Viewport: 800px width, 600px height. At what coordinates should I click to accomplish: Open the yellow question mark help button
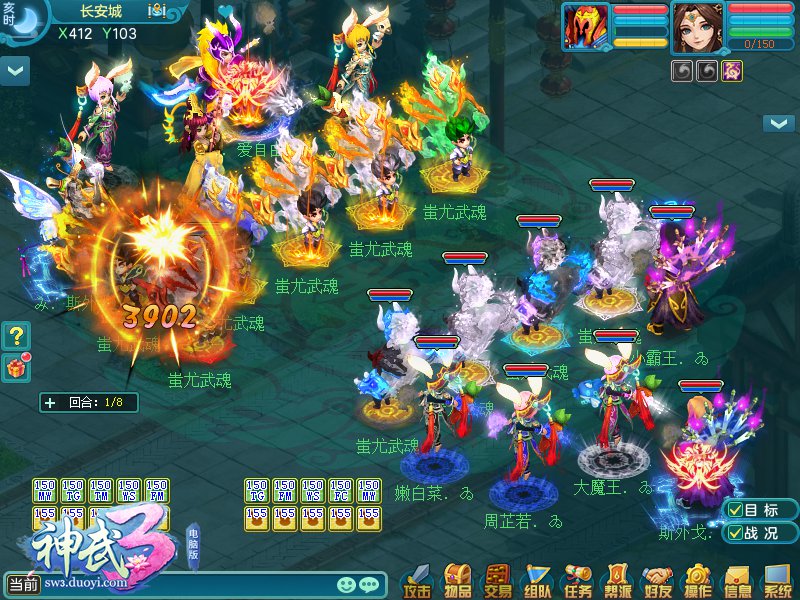[15, 335]
